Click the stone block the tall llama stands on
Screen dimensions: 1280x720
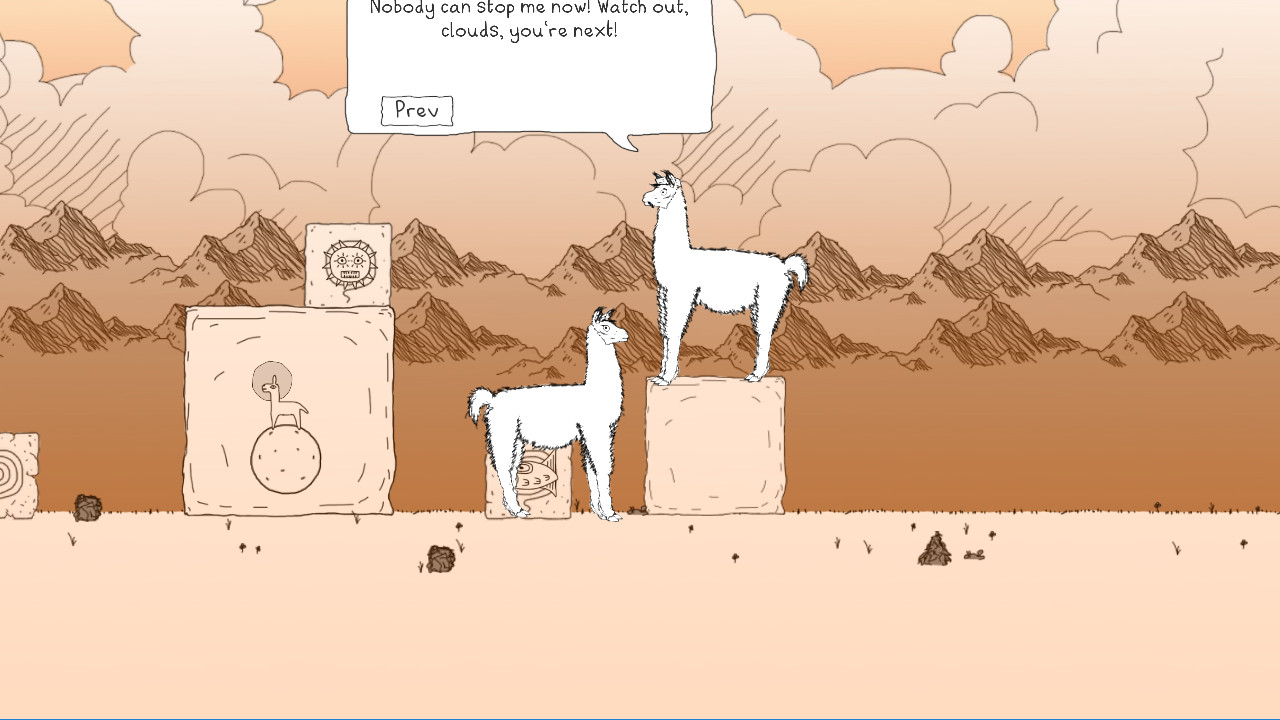(714, 447)
